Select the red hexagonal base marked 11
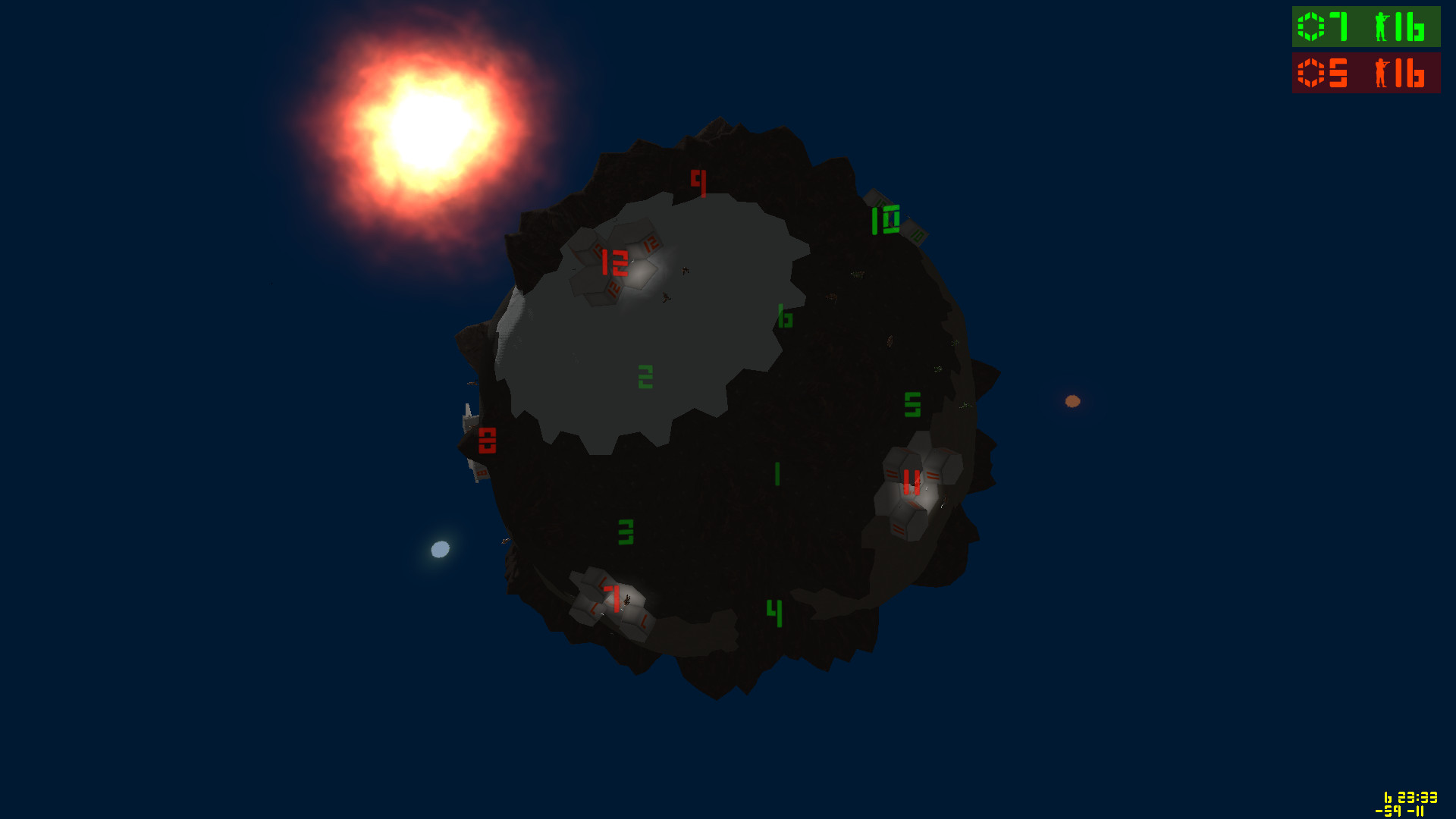The height and width of the screenshot is (819, 1456). [x=912, y=481]
